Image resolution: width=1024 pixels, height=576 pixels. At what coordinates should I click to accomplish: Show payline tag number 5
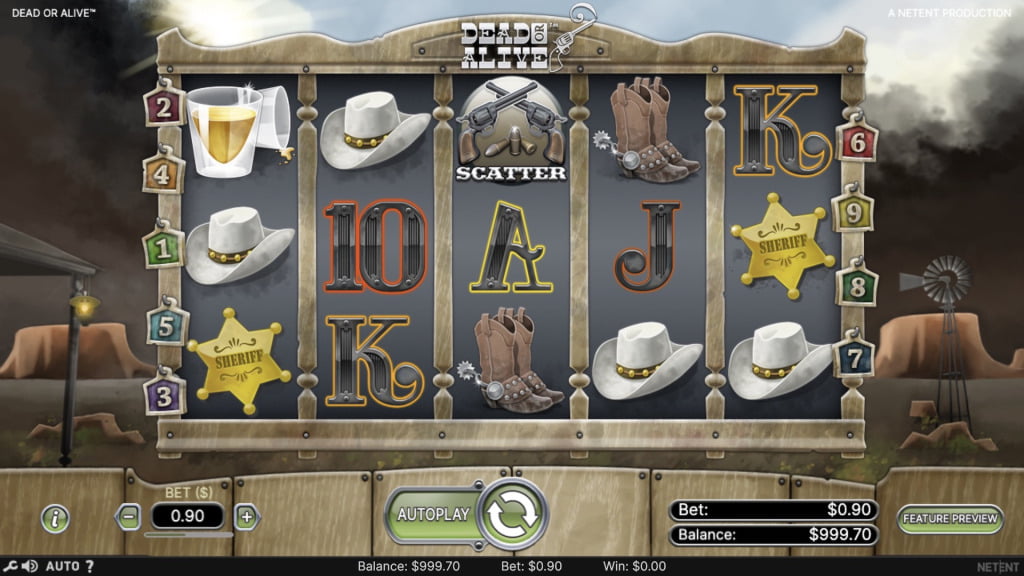(166, 324)
